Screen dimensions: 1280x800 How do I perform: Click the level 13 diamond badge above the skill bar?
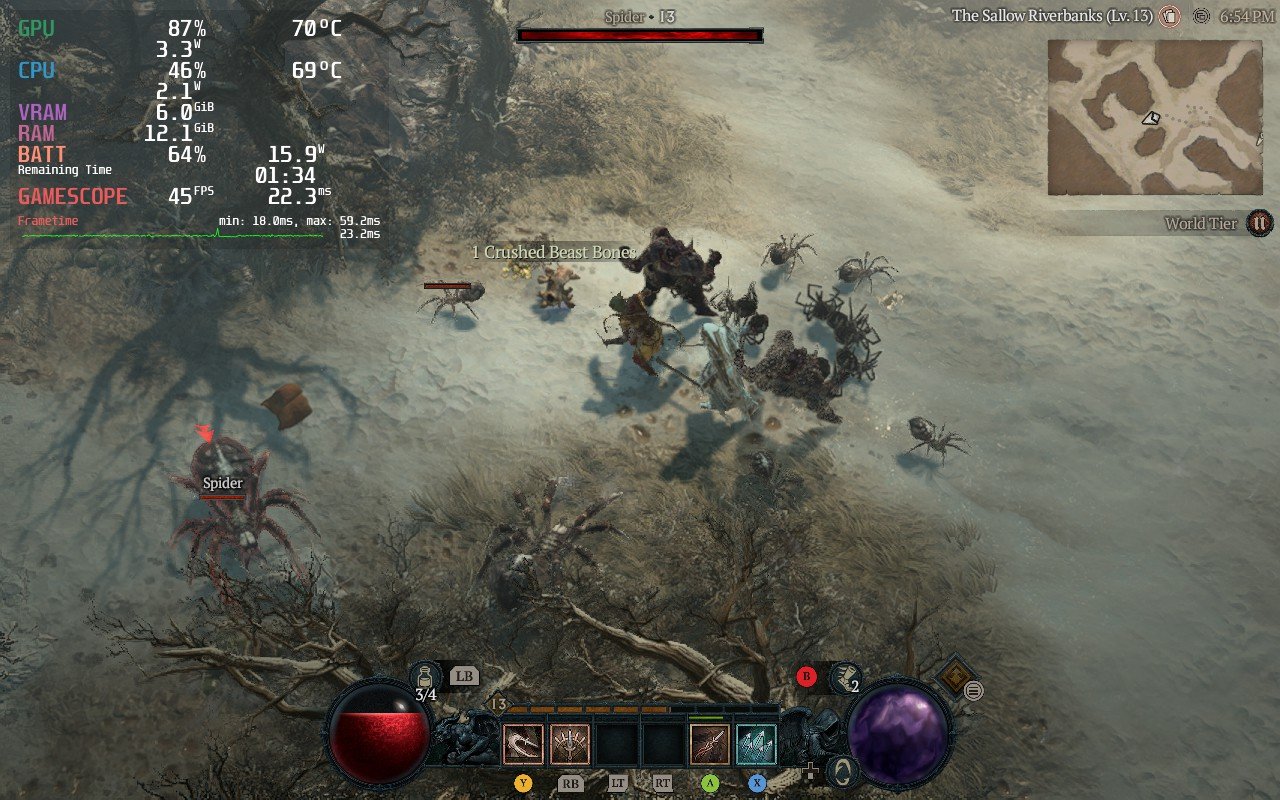point(498,703)
